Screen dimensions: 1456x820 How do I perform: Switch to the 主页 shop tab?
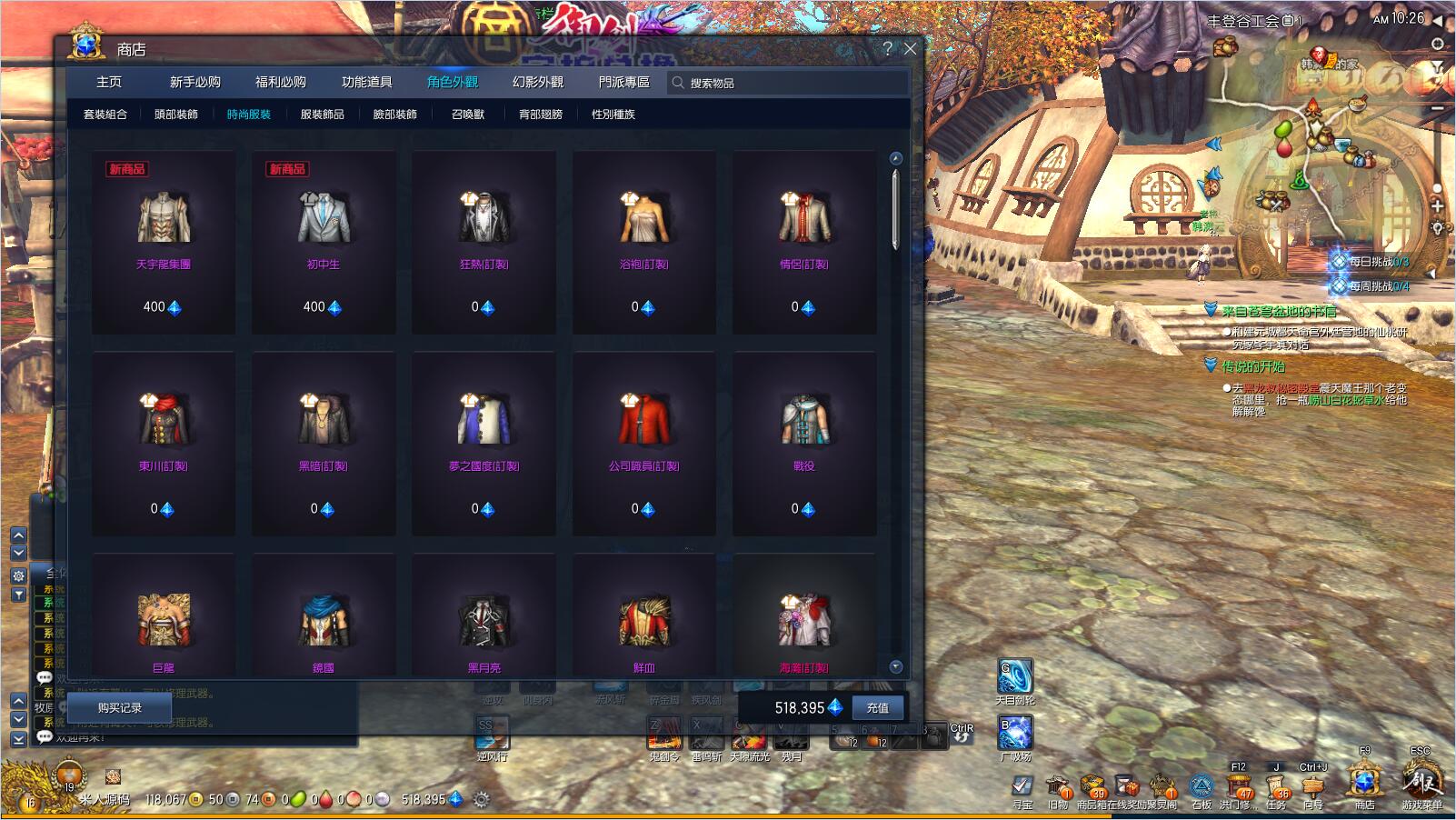(109, 82)
